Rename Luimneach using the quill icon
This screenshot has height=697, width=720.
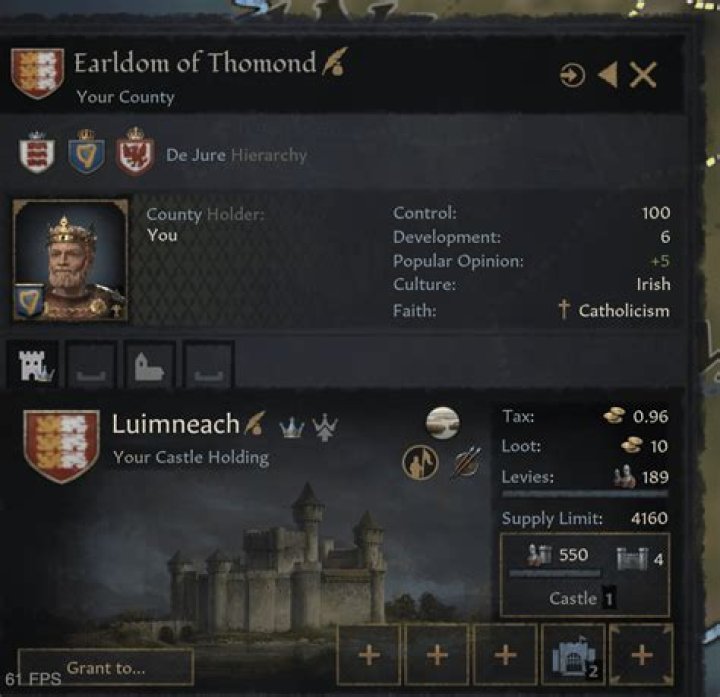[x=257, y=424]
